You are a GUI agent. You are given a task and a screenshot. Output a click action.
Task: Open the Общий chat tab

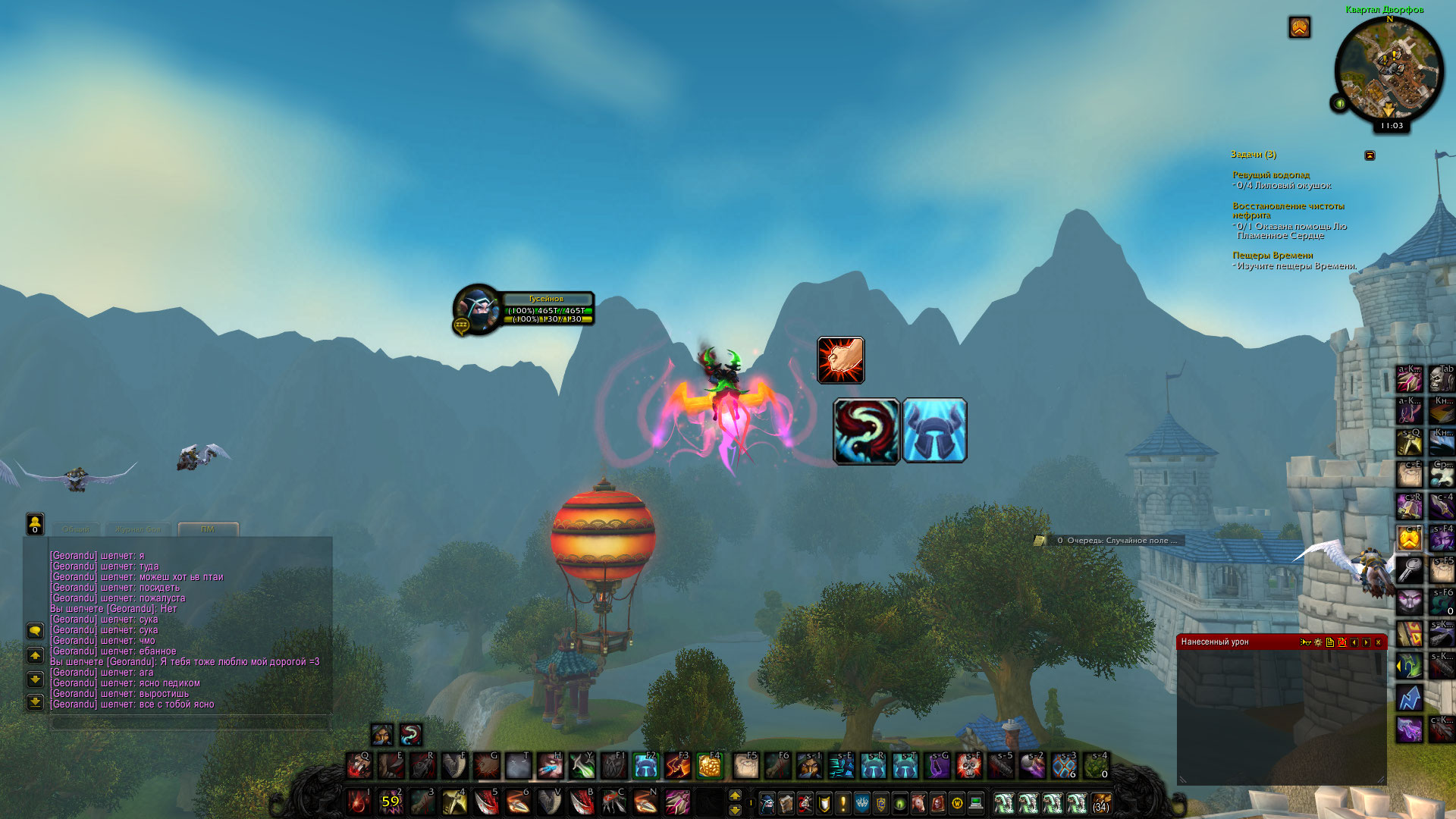click(x=76, y=529)
